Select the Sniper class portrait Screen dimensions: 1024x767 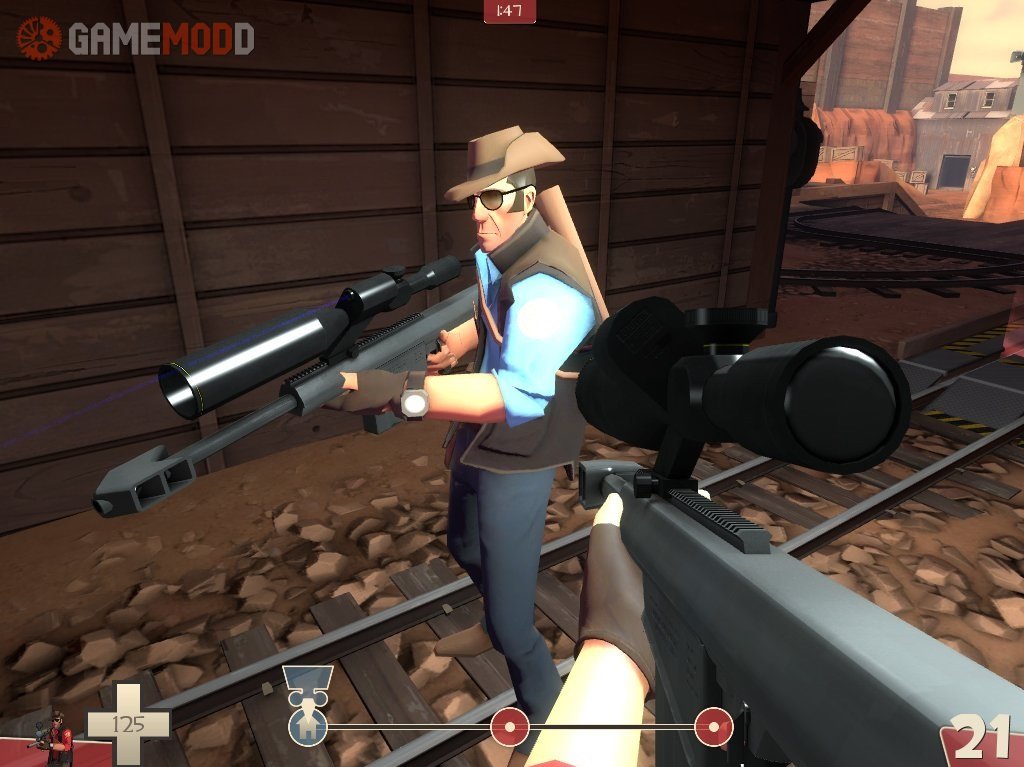pos(52,740)
